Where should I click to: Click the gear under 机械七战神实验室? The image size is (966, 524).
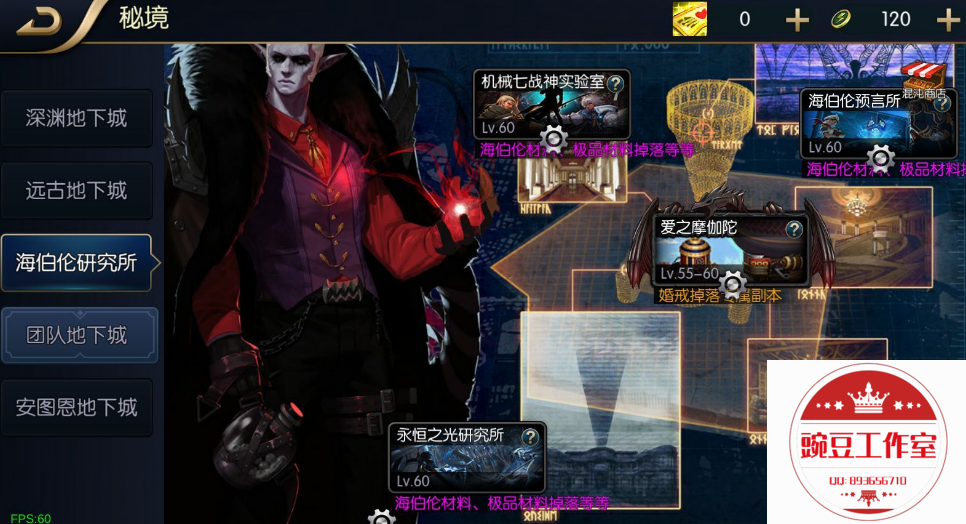554,138
